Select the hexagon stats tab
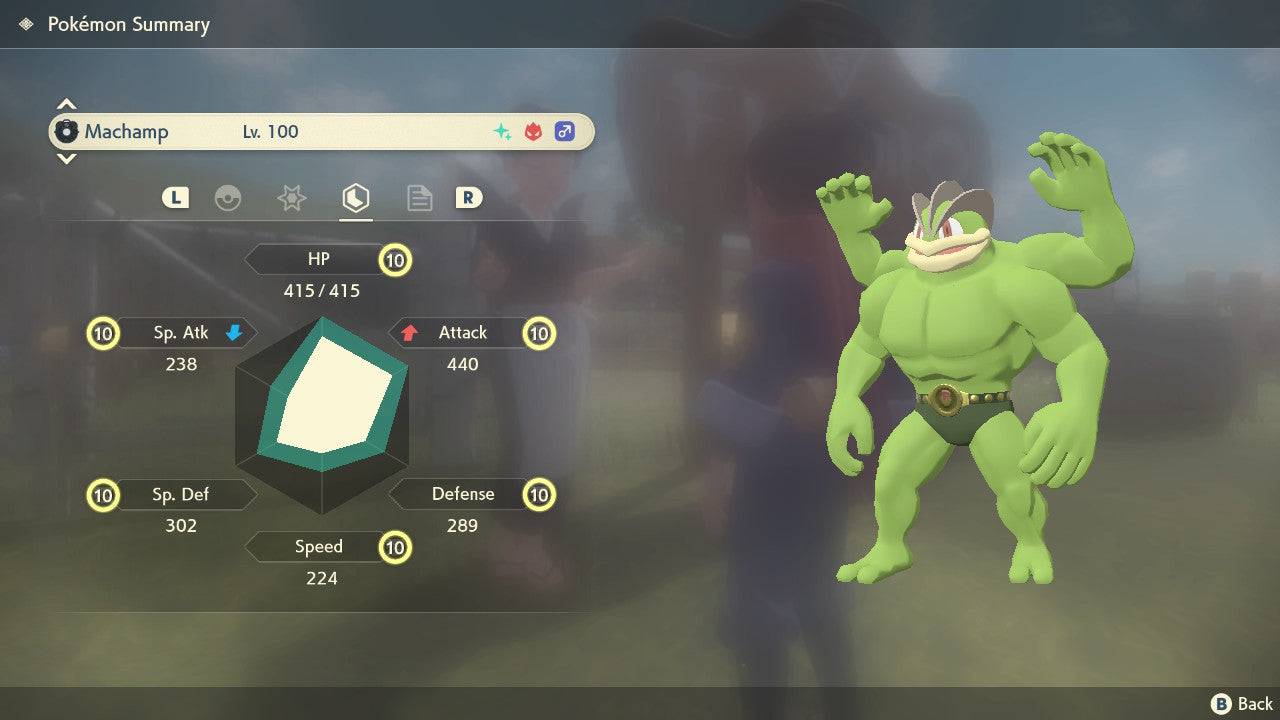The height and width of the screenshot is (720, 1280). [355, 198]
